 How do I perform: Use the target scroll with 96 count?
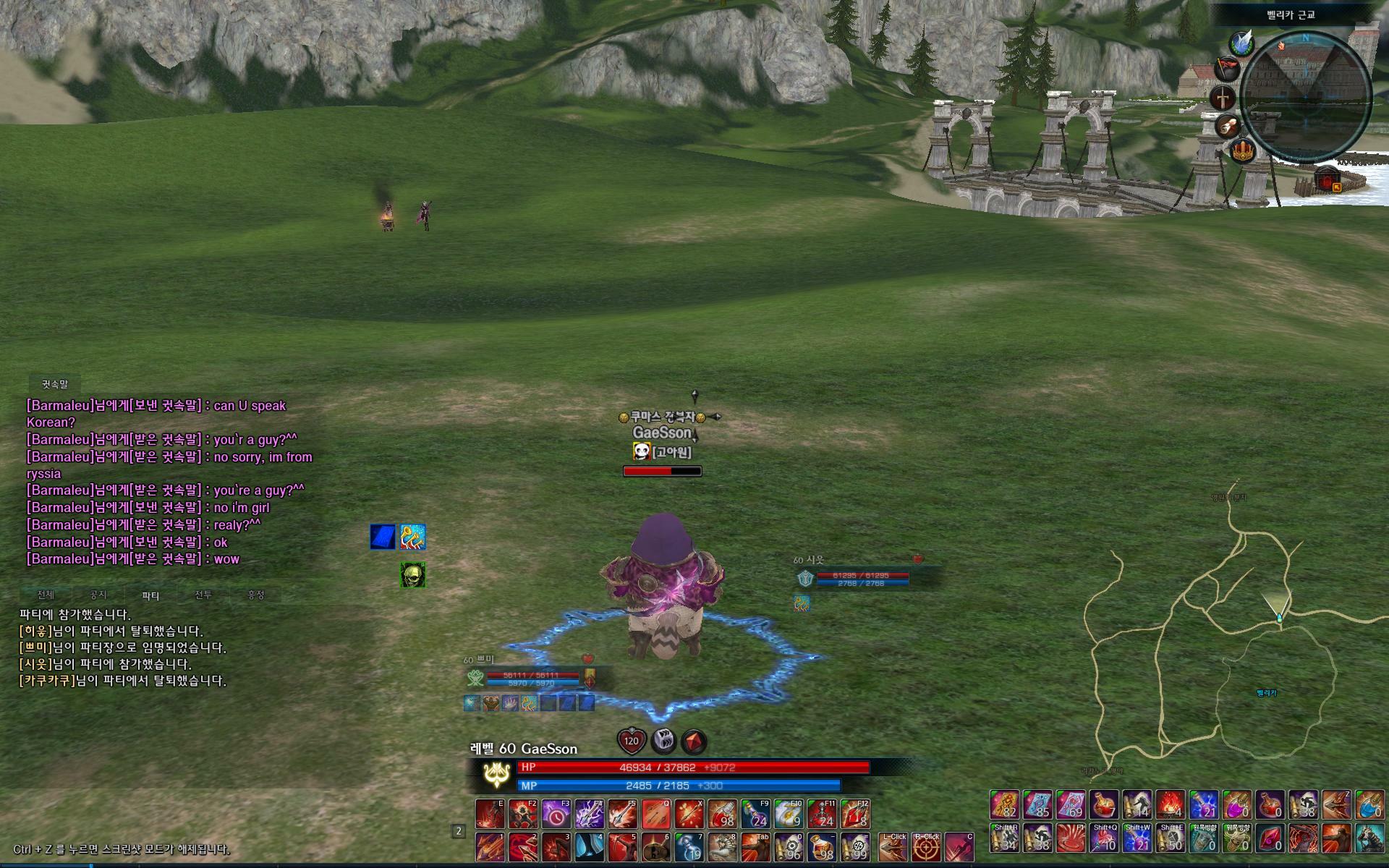coord(788,847)
